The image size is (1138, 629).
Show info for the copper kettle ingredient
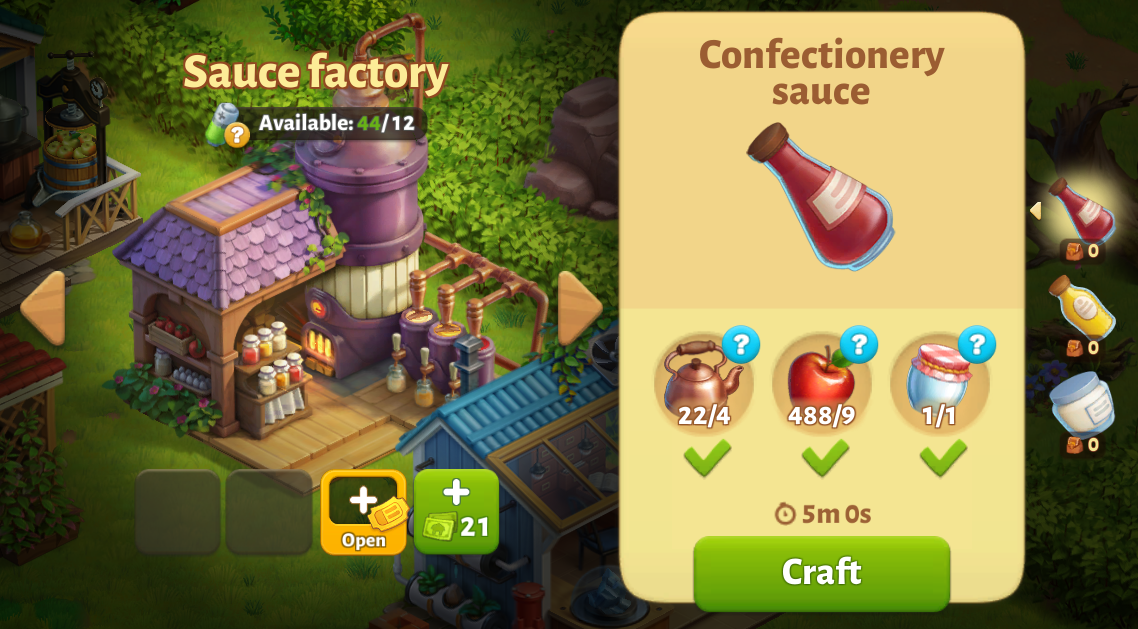click(x=740, y=345)
